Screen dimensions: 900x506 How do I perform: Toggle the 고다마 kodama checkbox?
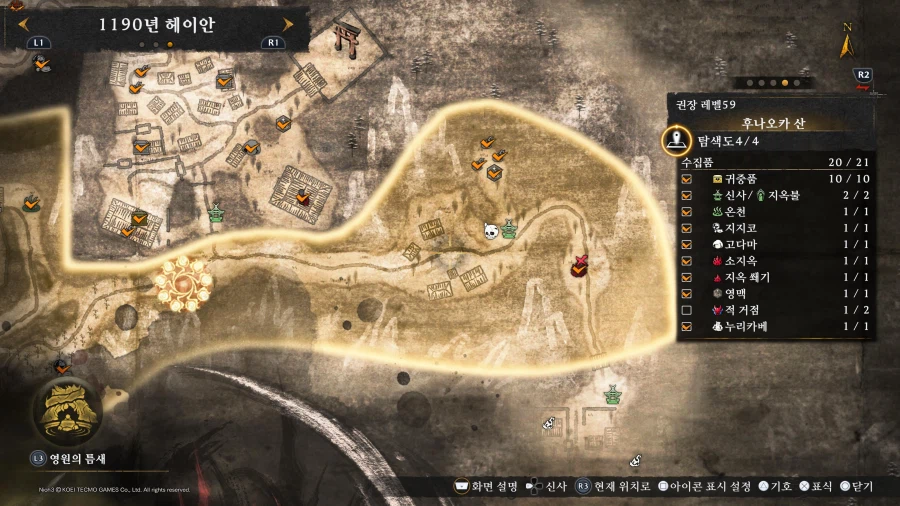(686, 244)
